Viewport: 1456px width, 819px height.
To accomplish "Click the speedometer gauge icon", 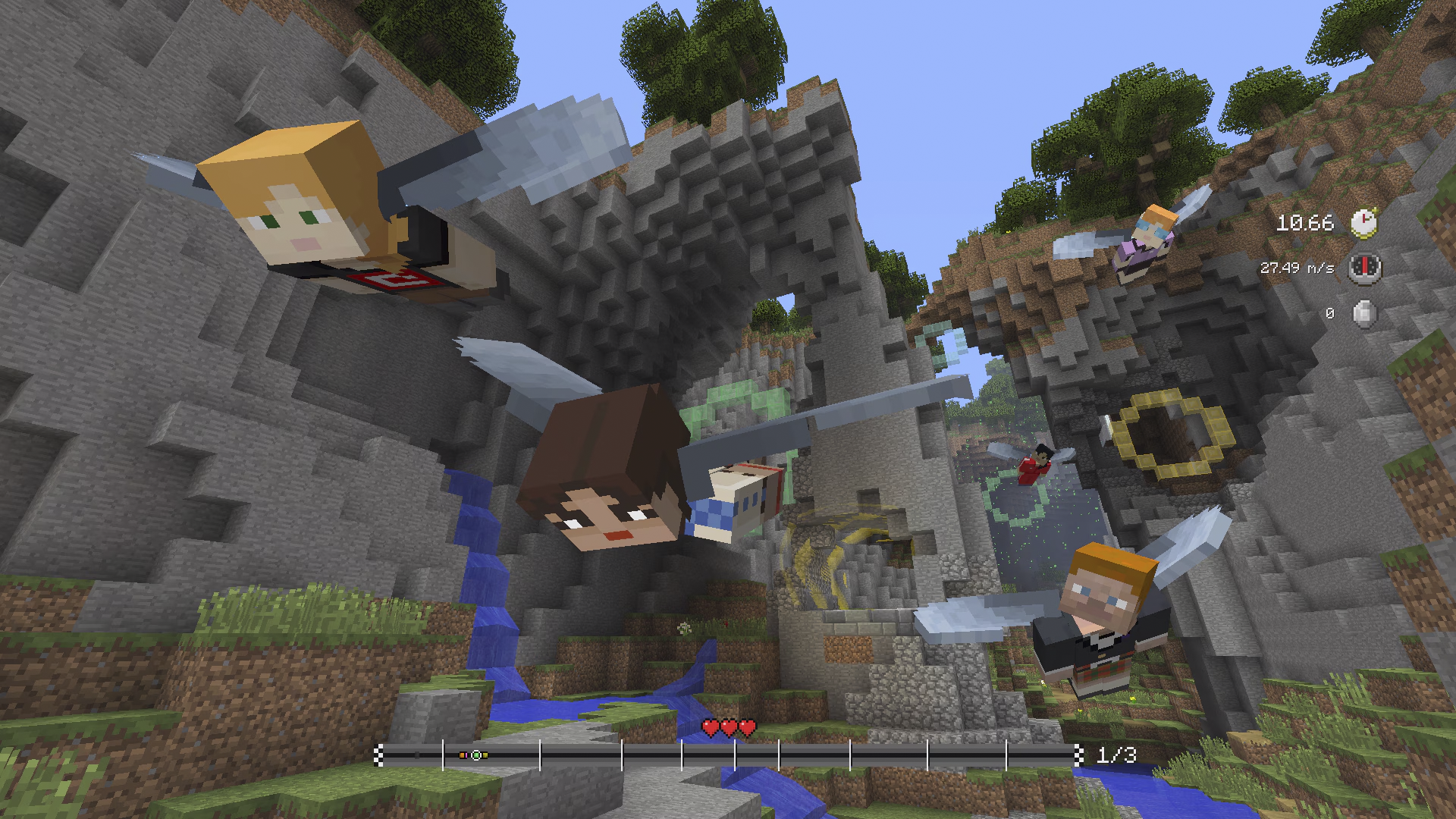I will click(1364, 268).
